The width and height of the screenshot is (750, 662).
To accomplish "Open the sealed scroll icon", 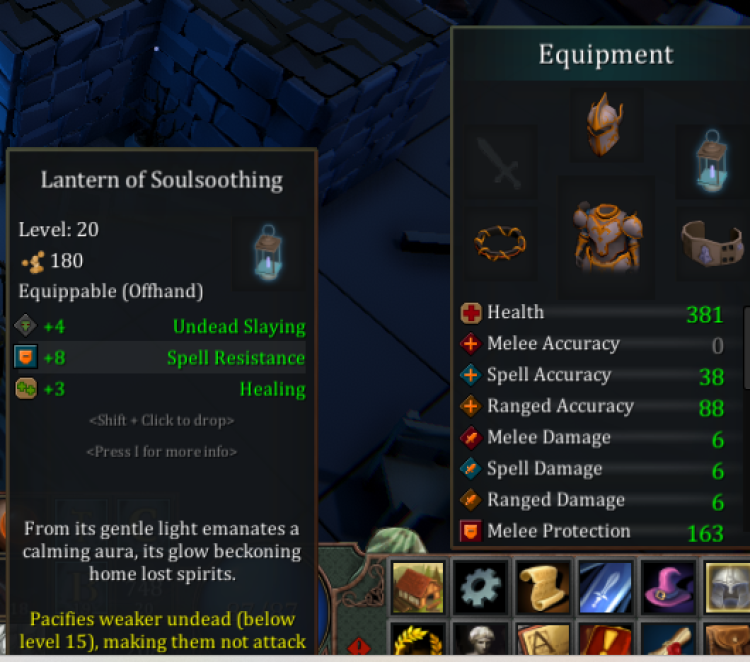I will 669,642.
